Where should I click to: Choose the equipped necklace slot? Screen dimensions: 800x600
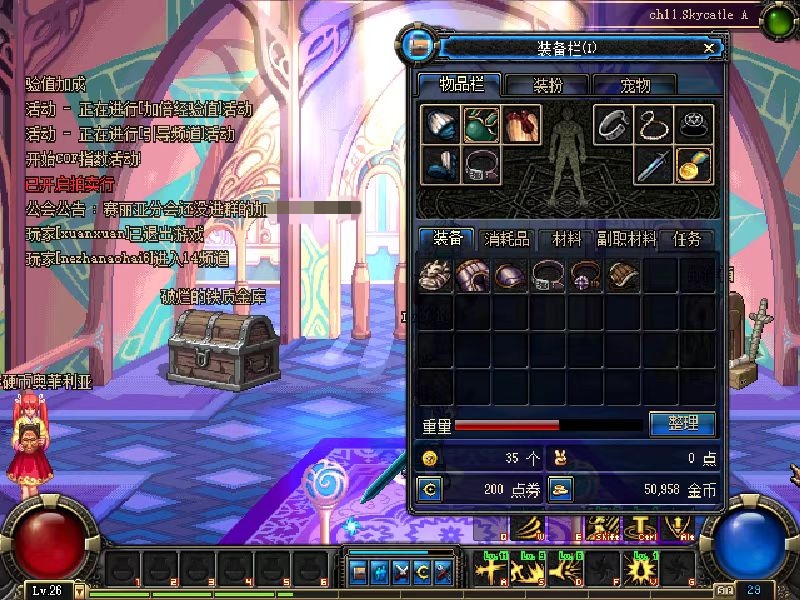654,124
